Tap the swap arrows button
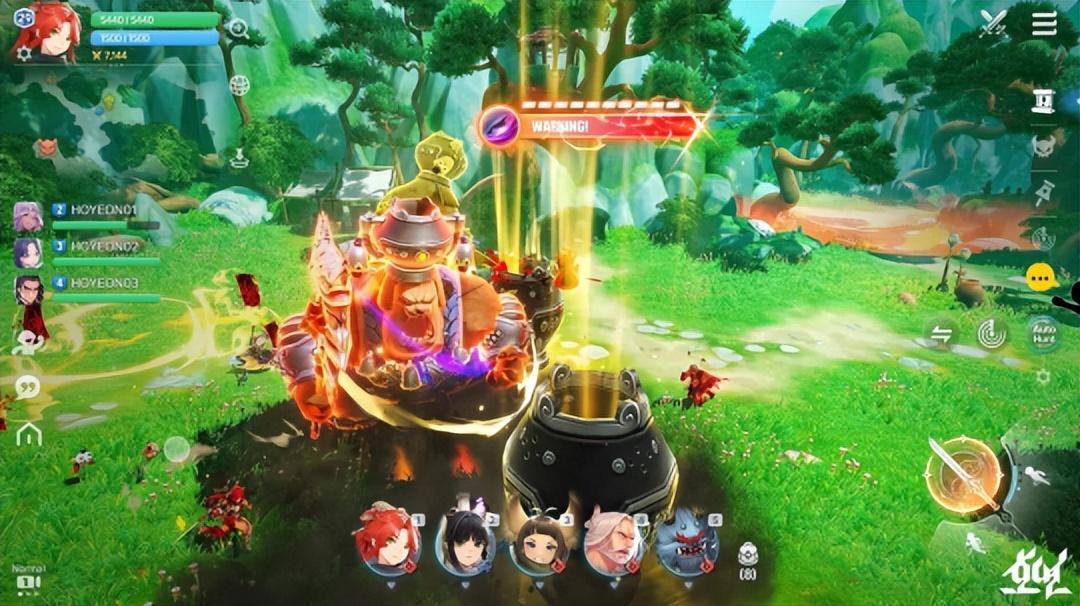1080x606 pixels. [941, 333]
